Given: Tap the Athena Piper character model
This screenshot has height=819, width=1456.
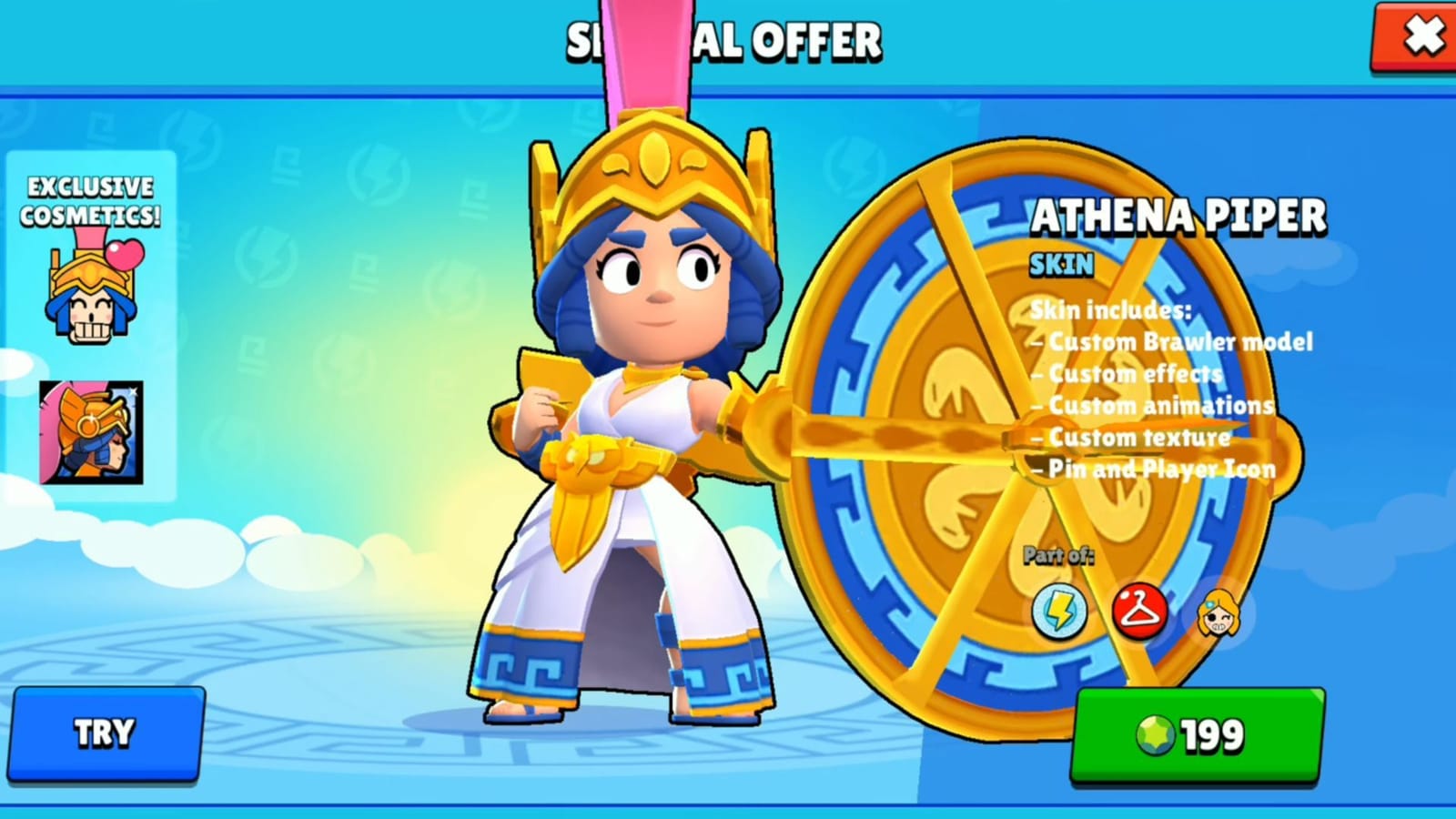Looking at the screenshot, I should tap(628, 409).
